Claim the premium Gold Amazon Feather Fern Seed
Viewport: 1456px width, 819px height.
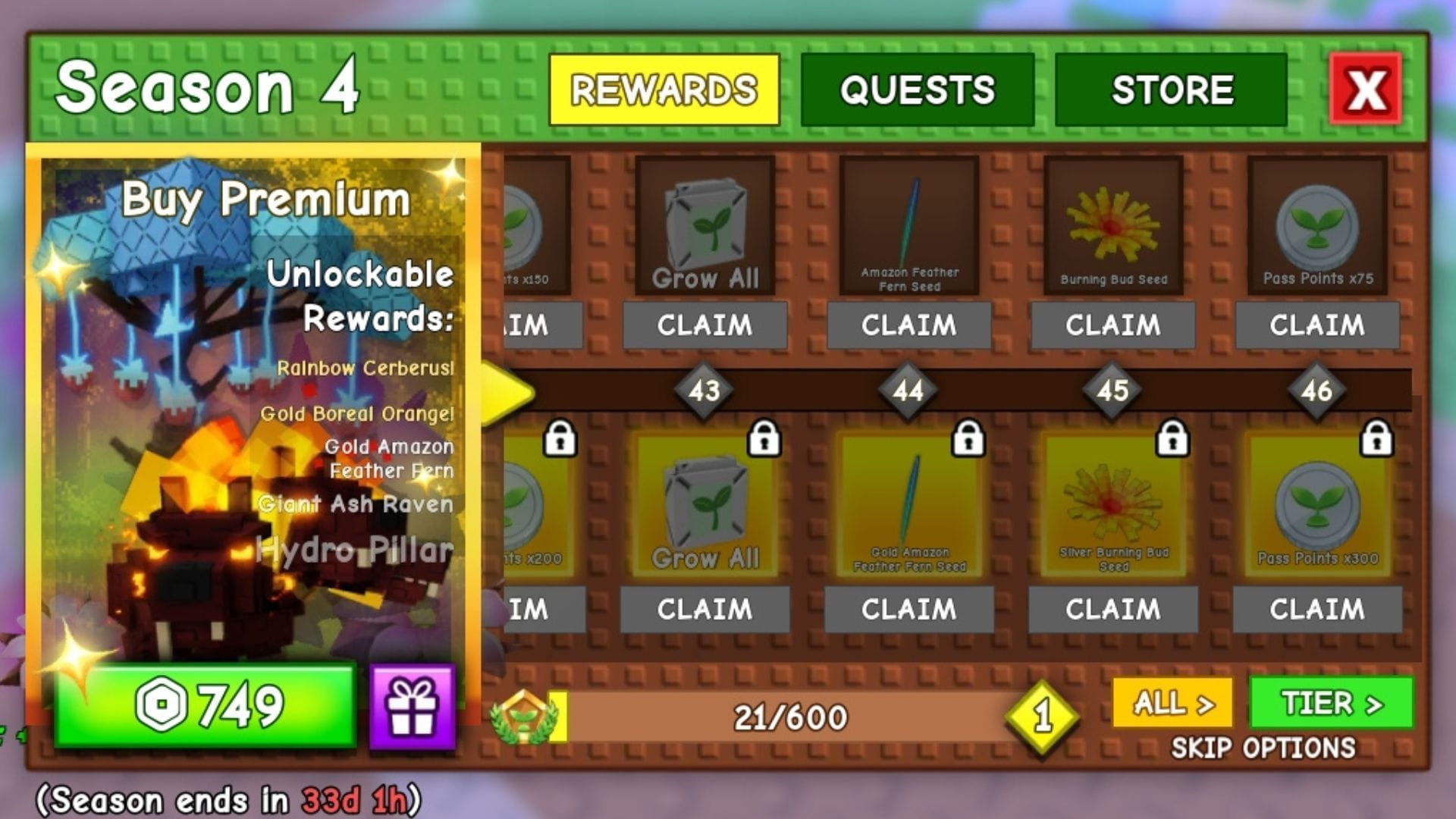point(908,609)
